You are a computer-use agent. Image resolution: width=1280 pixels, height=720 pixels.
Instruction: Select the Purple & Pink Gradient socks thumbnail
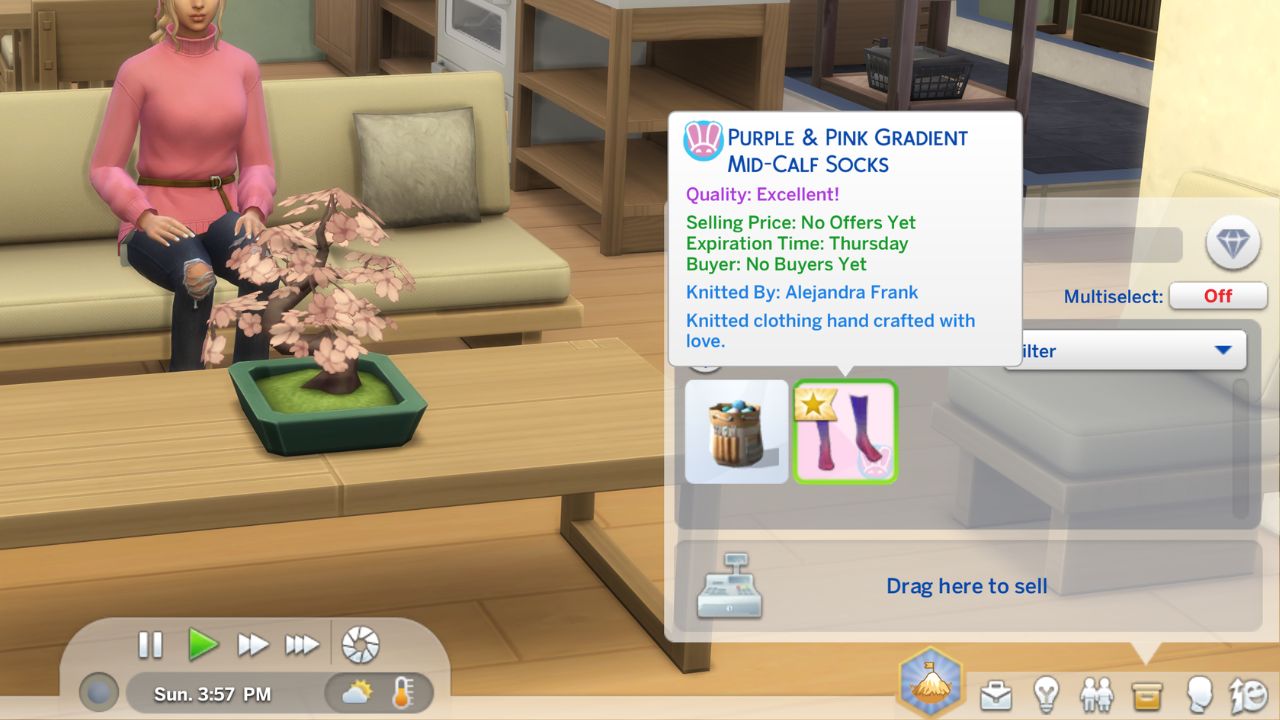tap(846, 431)
